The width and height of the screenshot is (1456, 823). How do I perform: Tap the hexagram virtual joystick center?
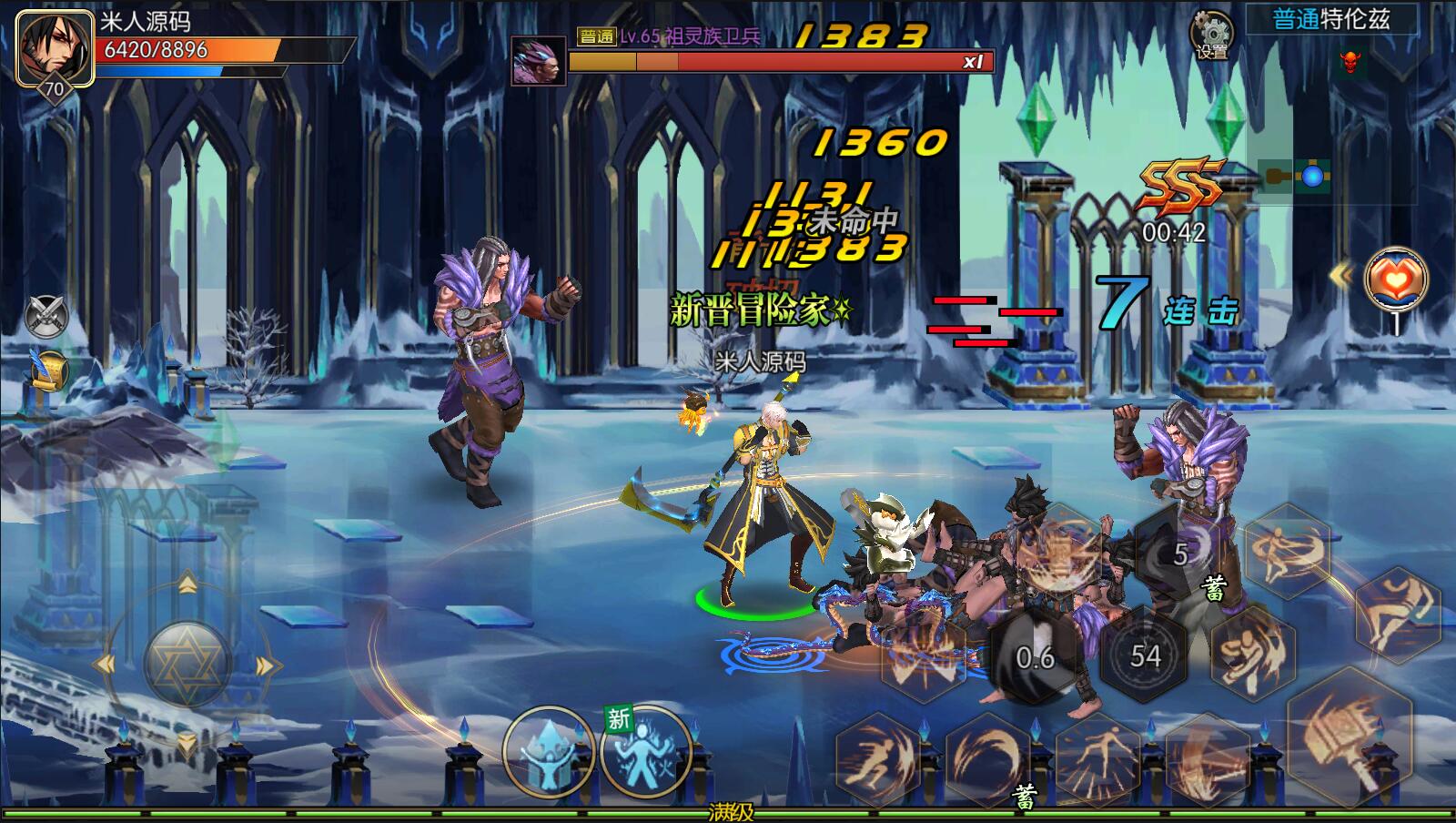pyautogui.click(x=187, y=662)
